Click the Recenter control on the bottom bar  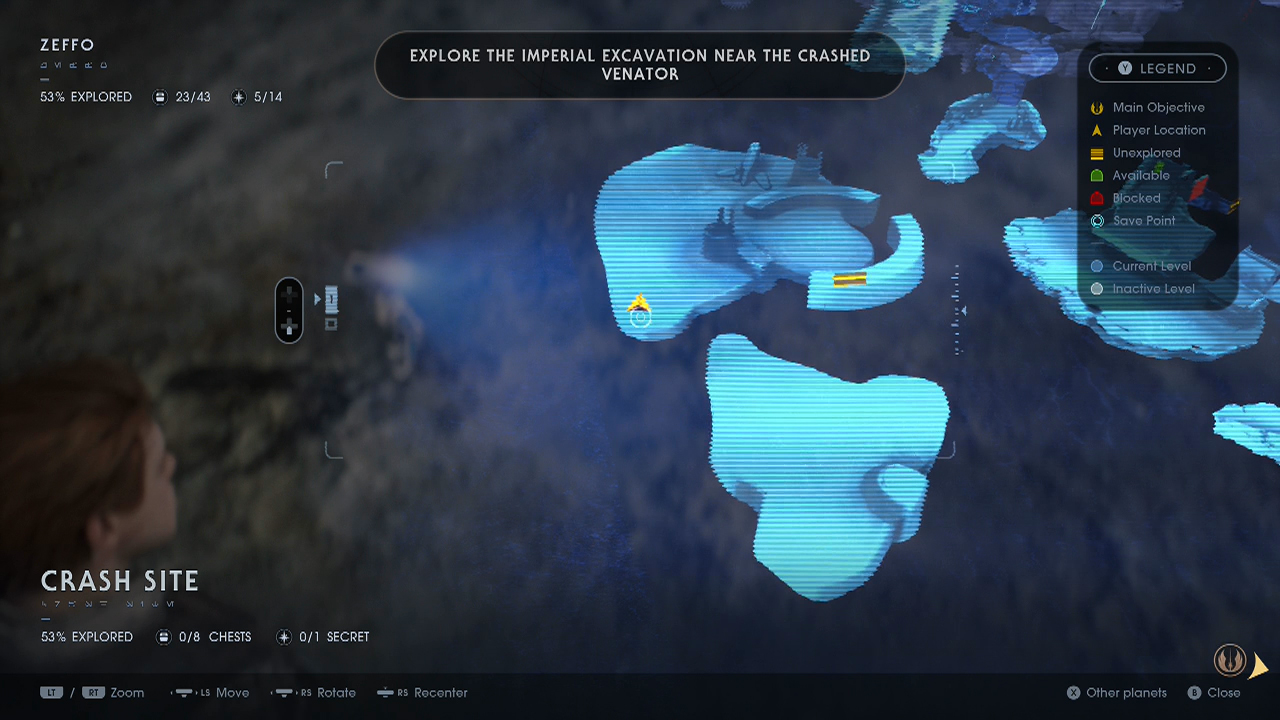coord(422,692)
